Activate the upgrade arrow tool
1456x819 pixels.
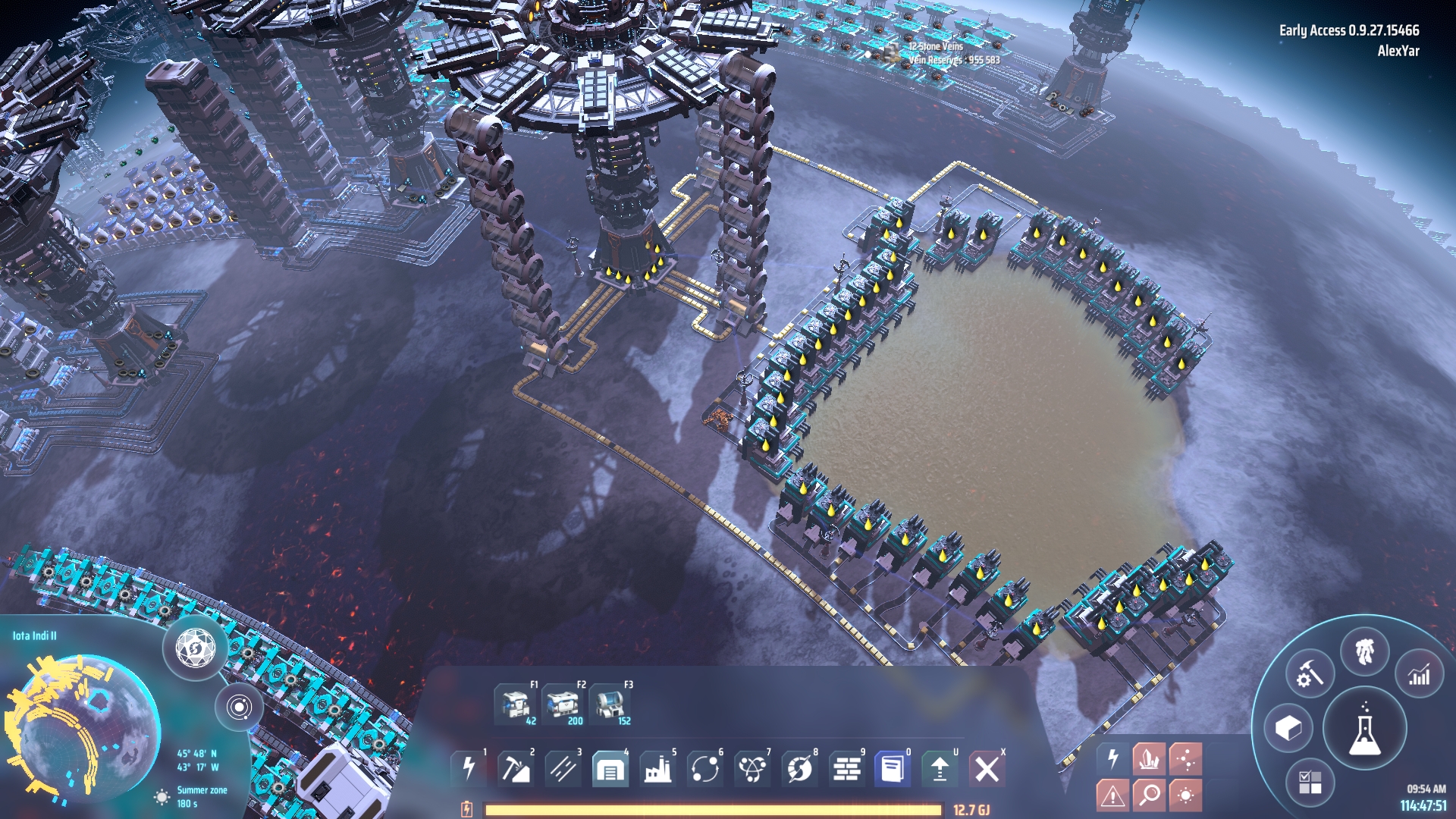[x=940, y=769]
